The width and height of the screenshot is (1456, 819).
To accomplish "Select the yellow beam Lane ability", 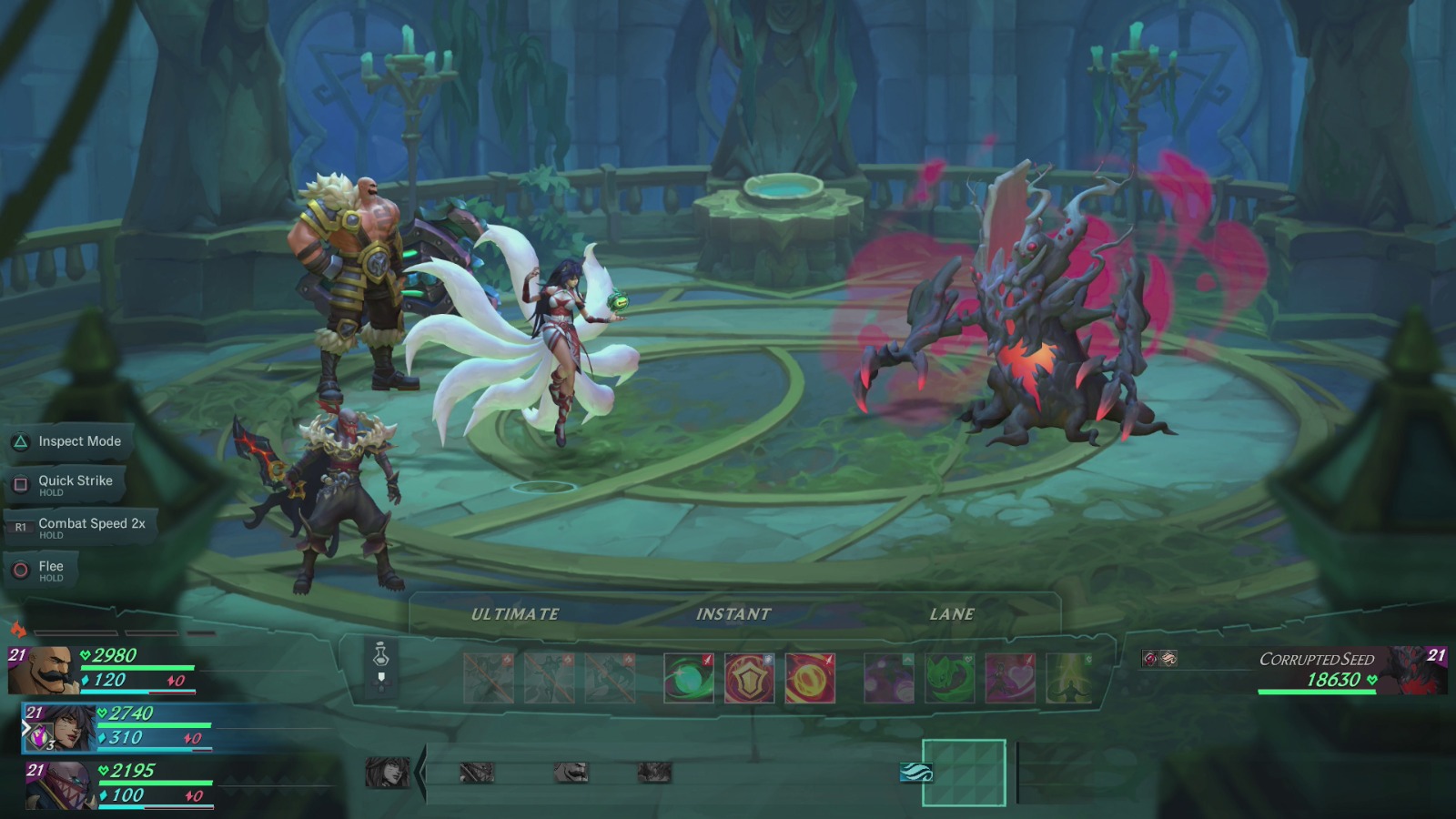I will 1069,678.
